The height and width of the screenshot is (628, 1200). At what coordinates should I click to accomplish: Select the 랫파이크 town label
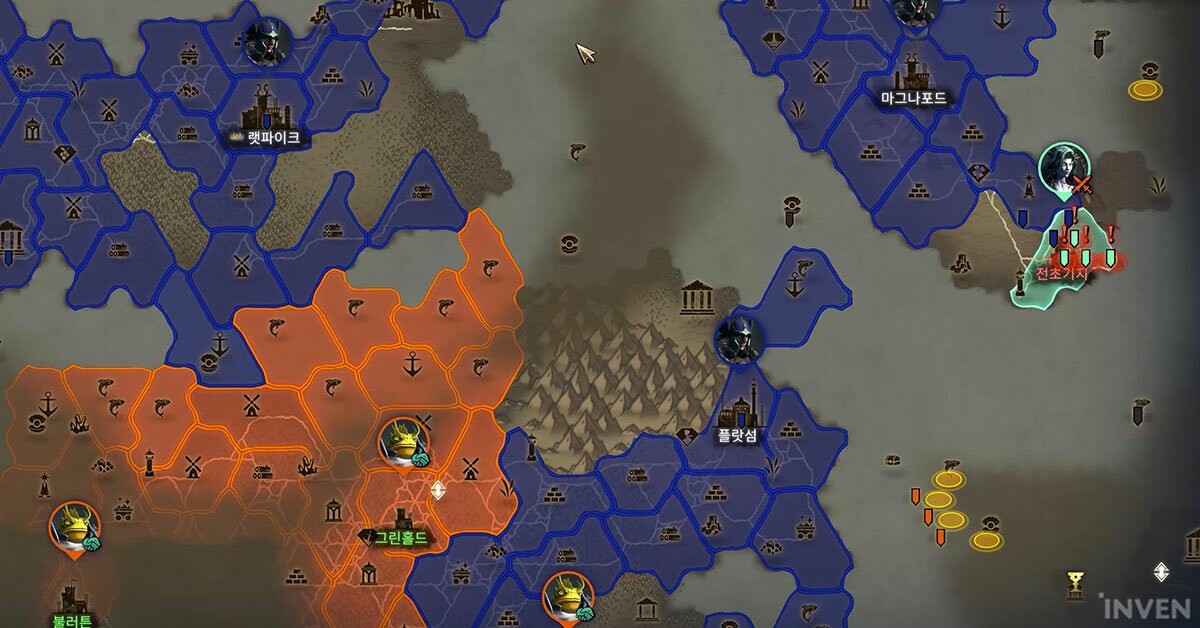(x=272, y=138)
